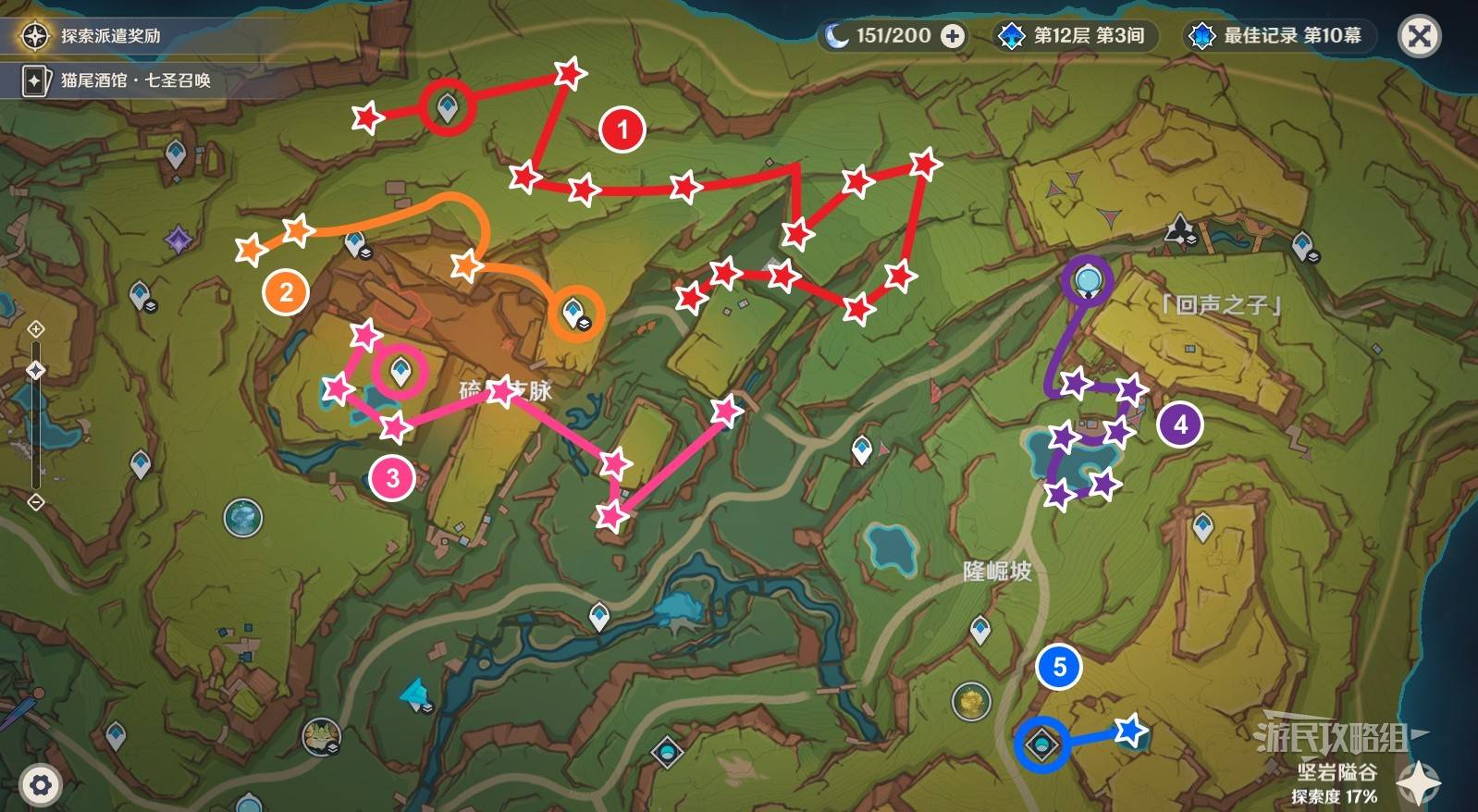The height and width of the screenshot is (812, 1478).
Task: Select the waypoint inside the pink circle
Action: coord(400,372)
